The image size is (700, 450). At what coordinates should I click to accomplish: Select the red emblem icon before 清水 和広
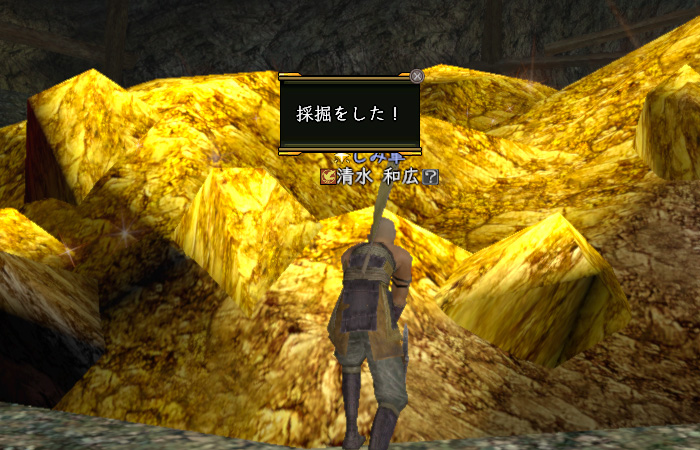coord(327,177)
